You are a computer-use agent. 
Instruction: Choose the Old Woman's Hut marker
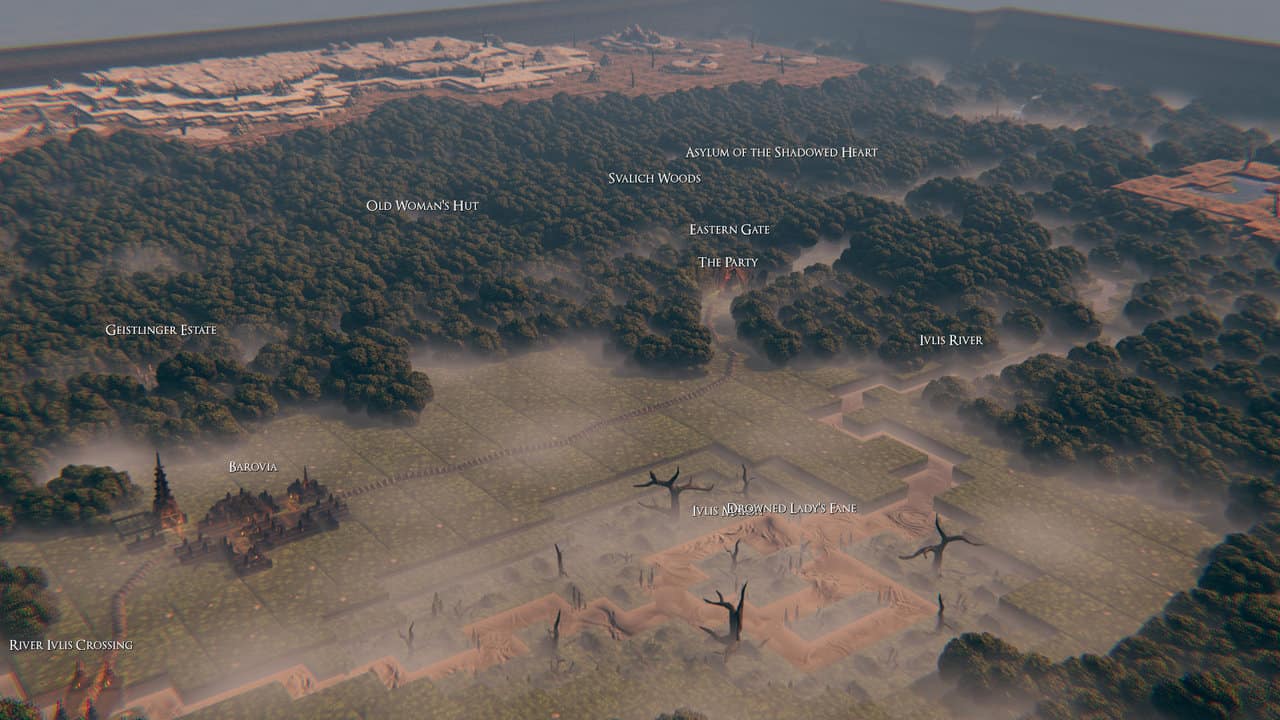tap(422, 205)
